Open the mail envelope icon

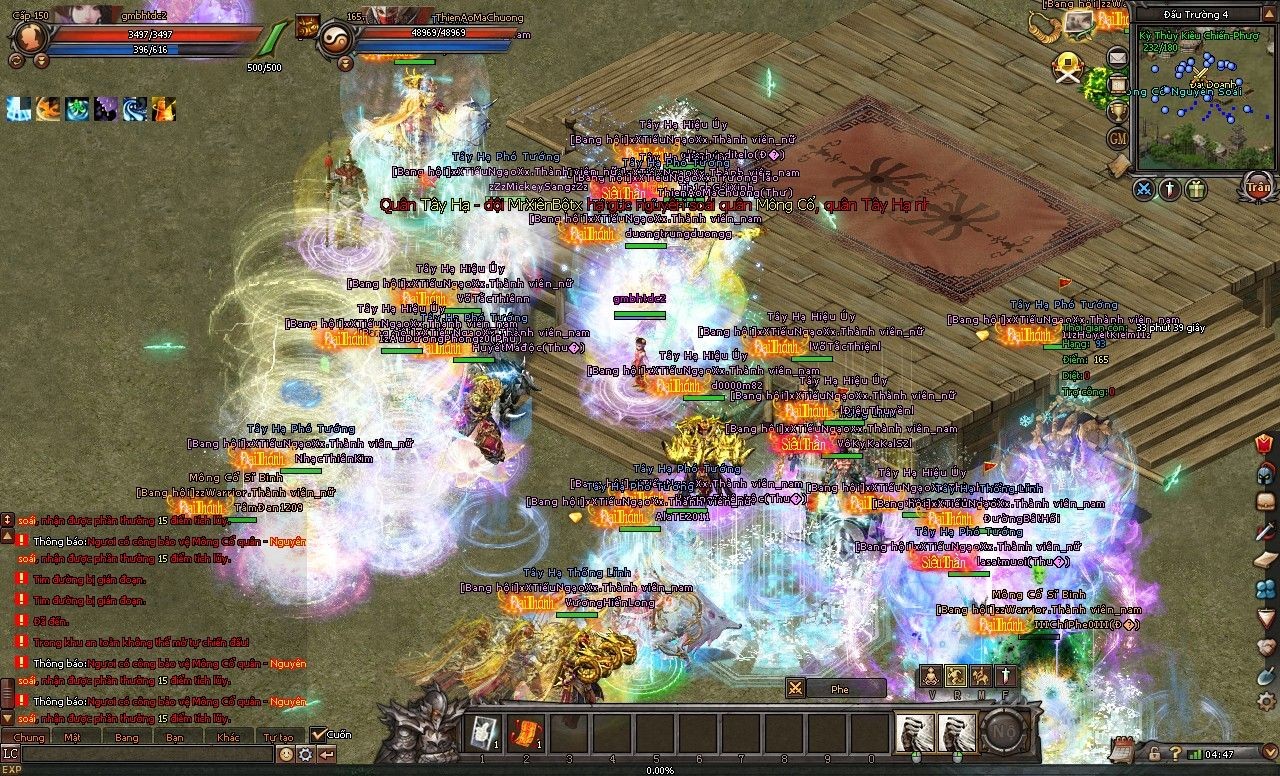[1117, 58]
